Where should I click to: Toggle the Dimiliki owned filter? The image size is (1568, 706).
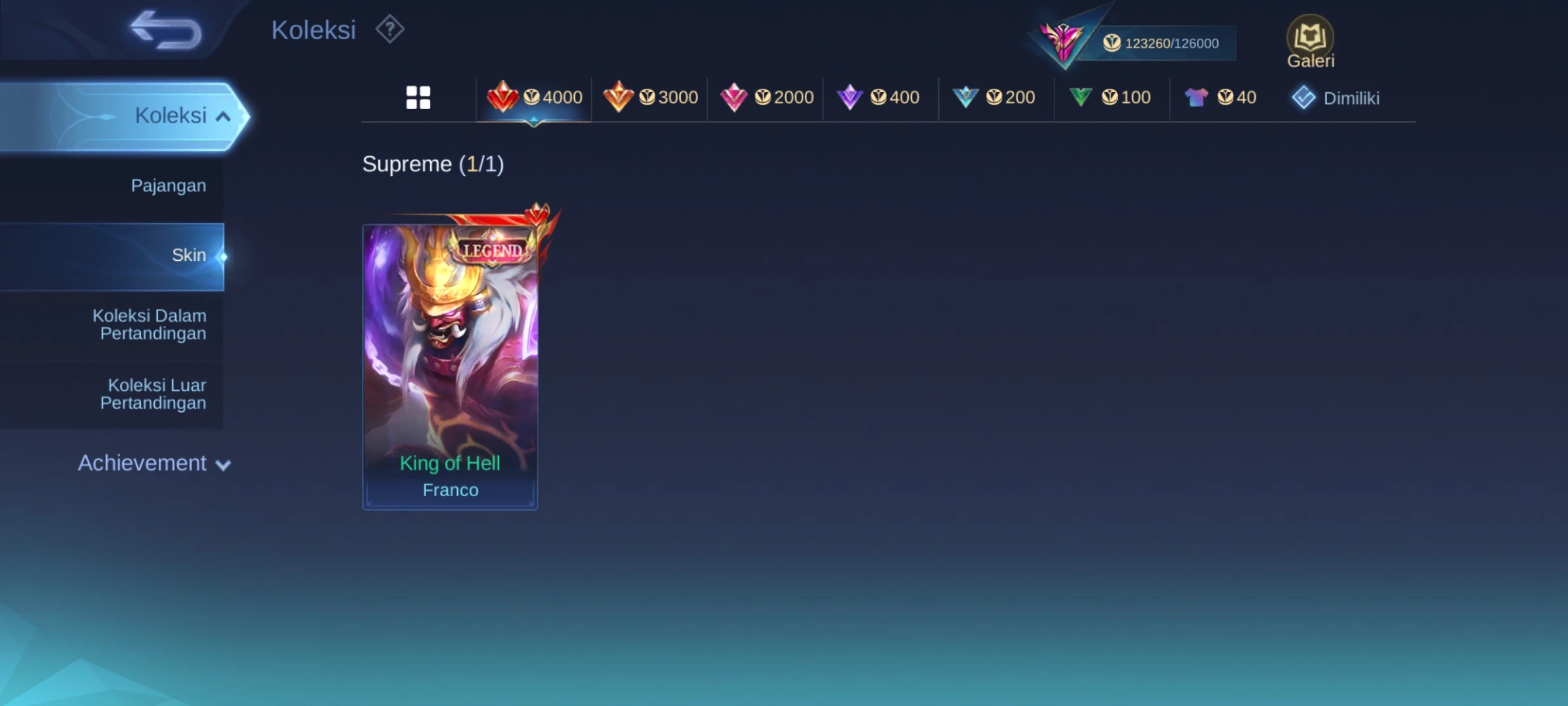point(1336,98)
